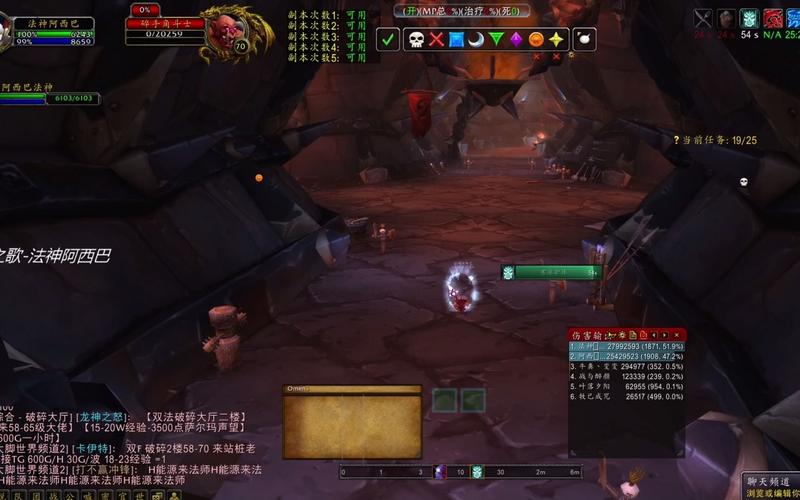Select the red cross raid marker

tap(436, 40)
